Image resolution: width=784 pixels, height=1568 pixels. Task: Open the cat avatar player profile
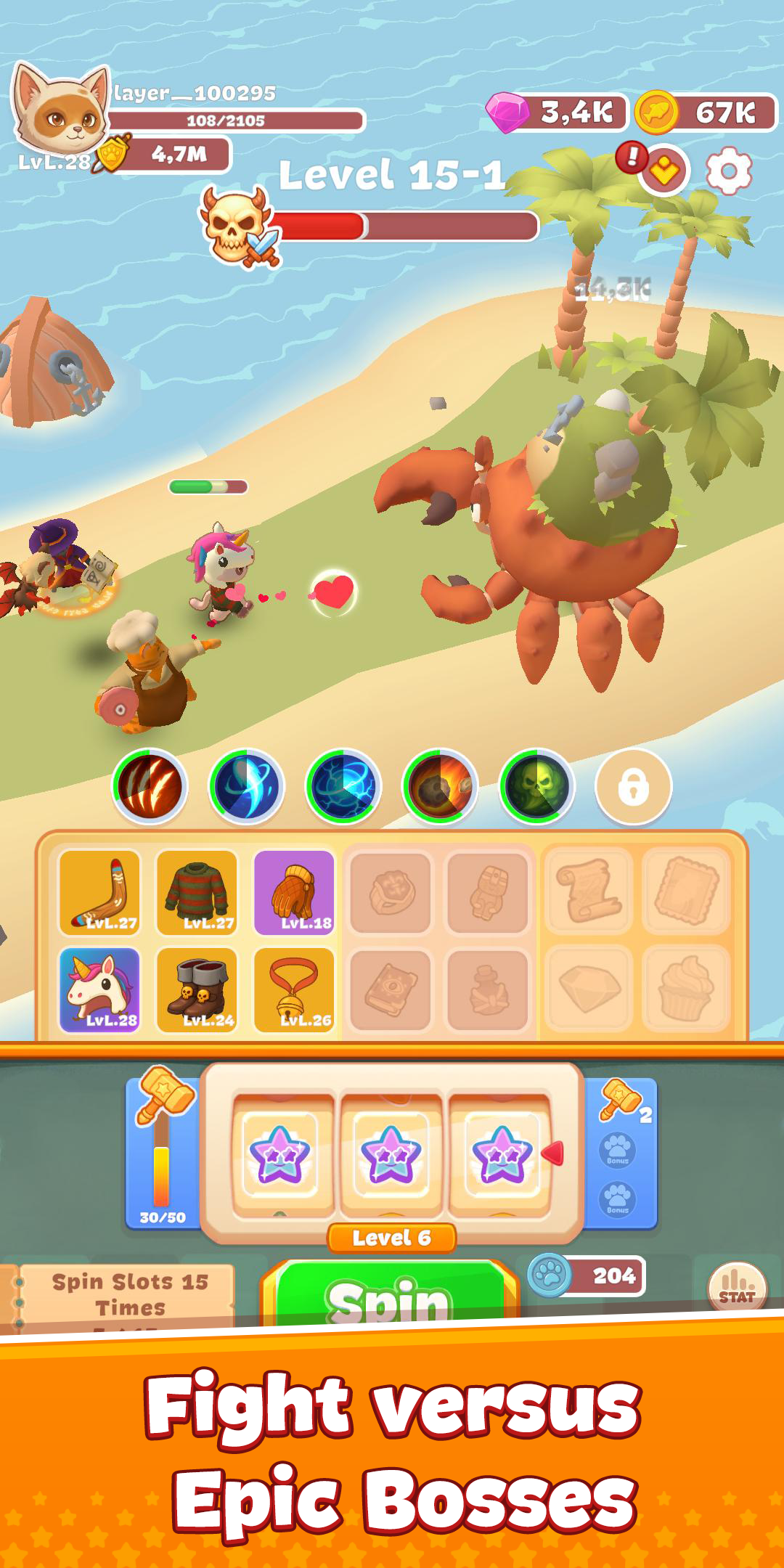point(60,109)
